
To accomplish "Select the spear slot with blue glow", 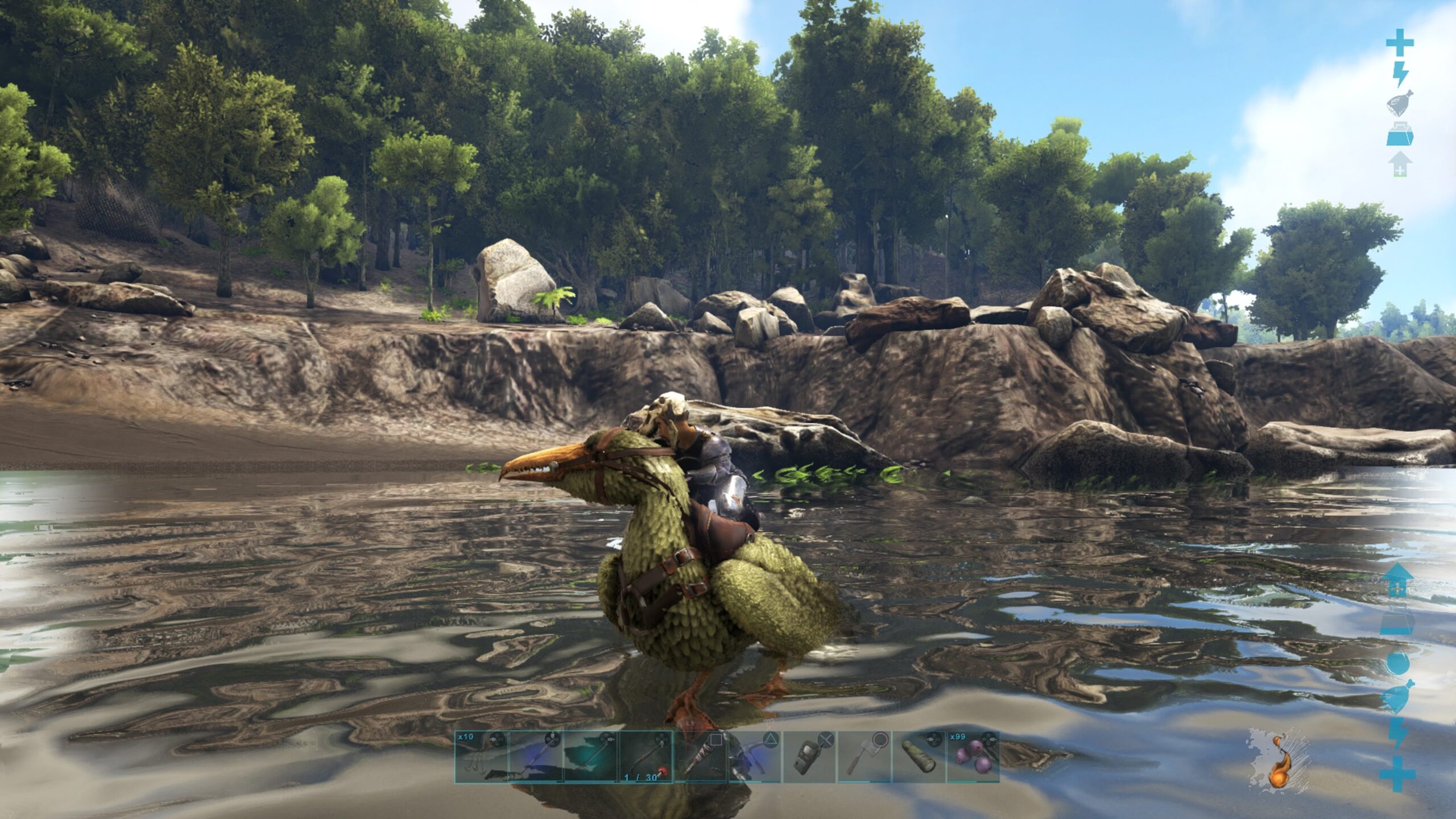I will coord(536,756).
